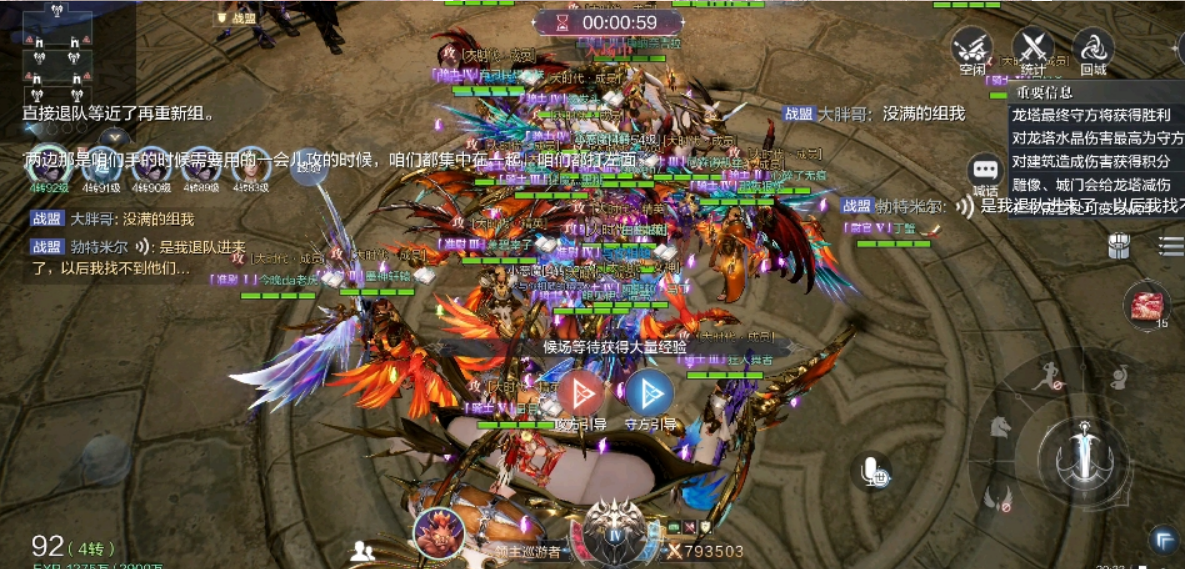Open the 喊话 shout speech-bubble button
The height and width of the screenshot is (569, 1185).
click(985, 171)
